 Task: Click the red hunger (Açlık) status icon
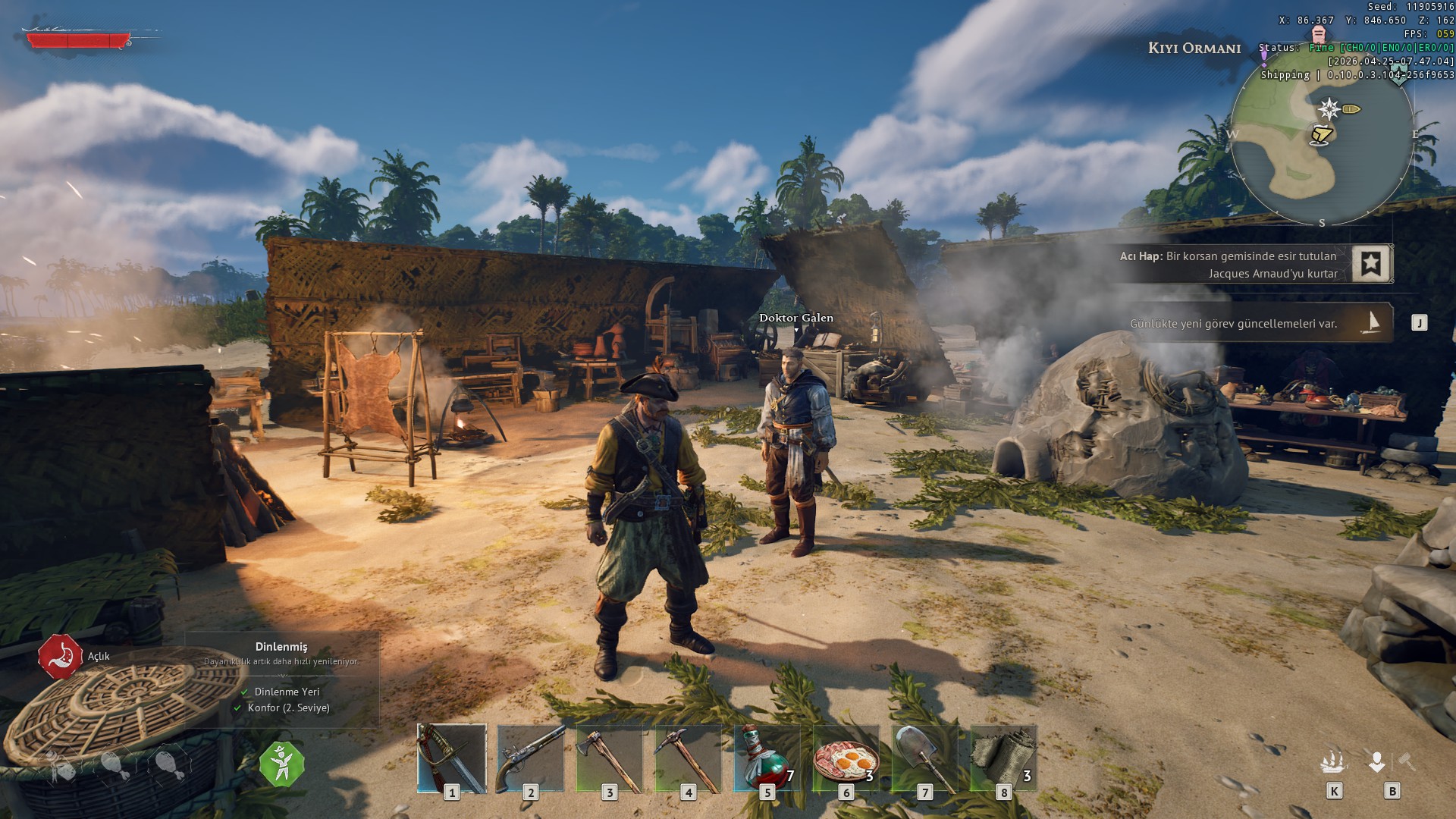point(61,657)
